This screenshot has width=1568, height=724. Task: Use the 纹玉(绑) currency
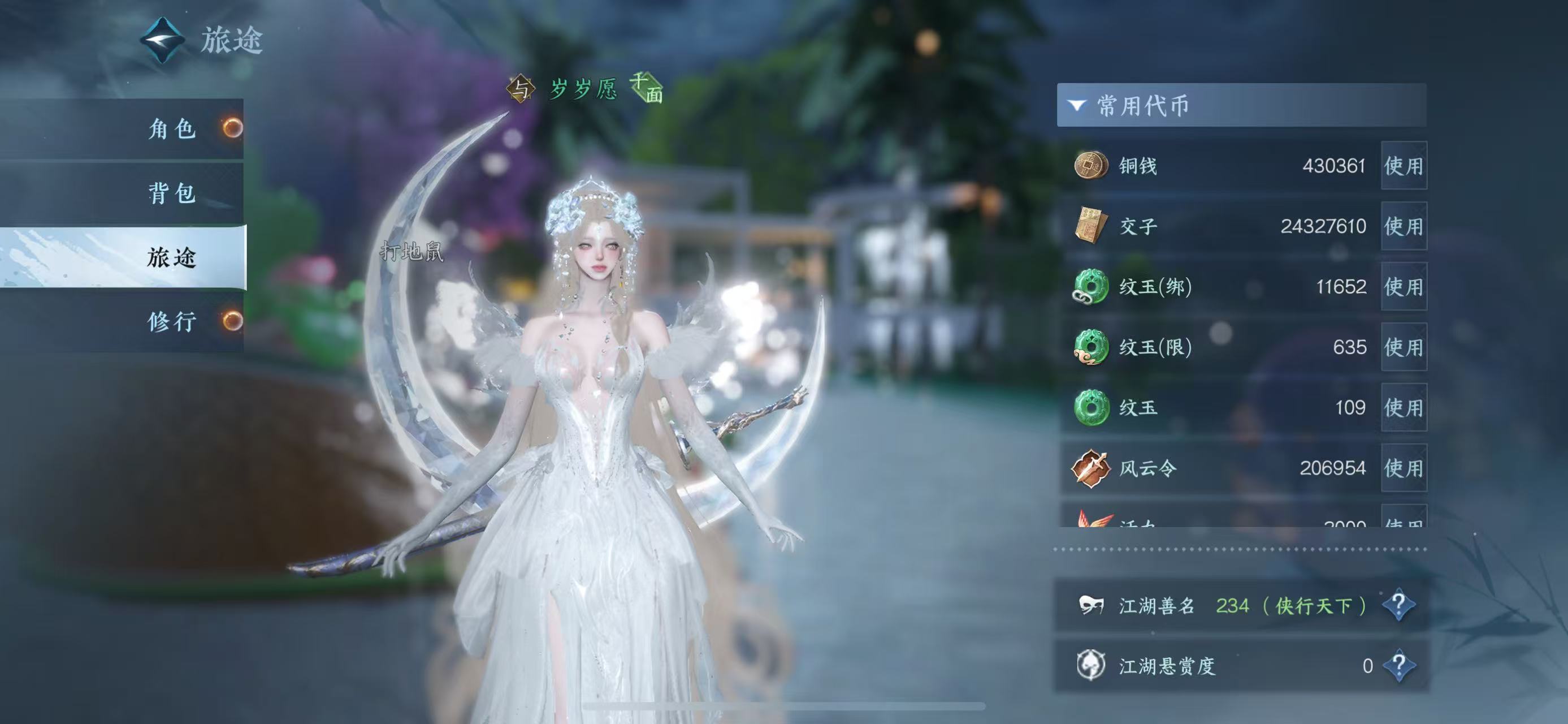[x=1403, y=286]
